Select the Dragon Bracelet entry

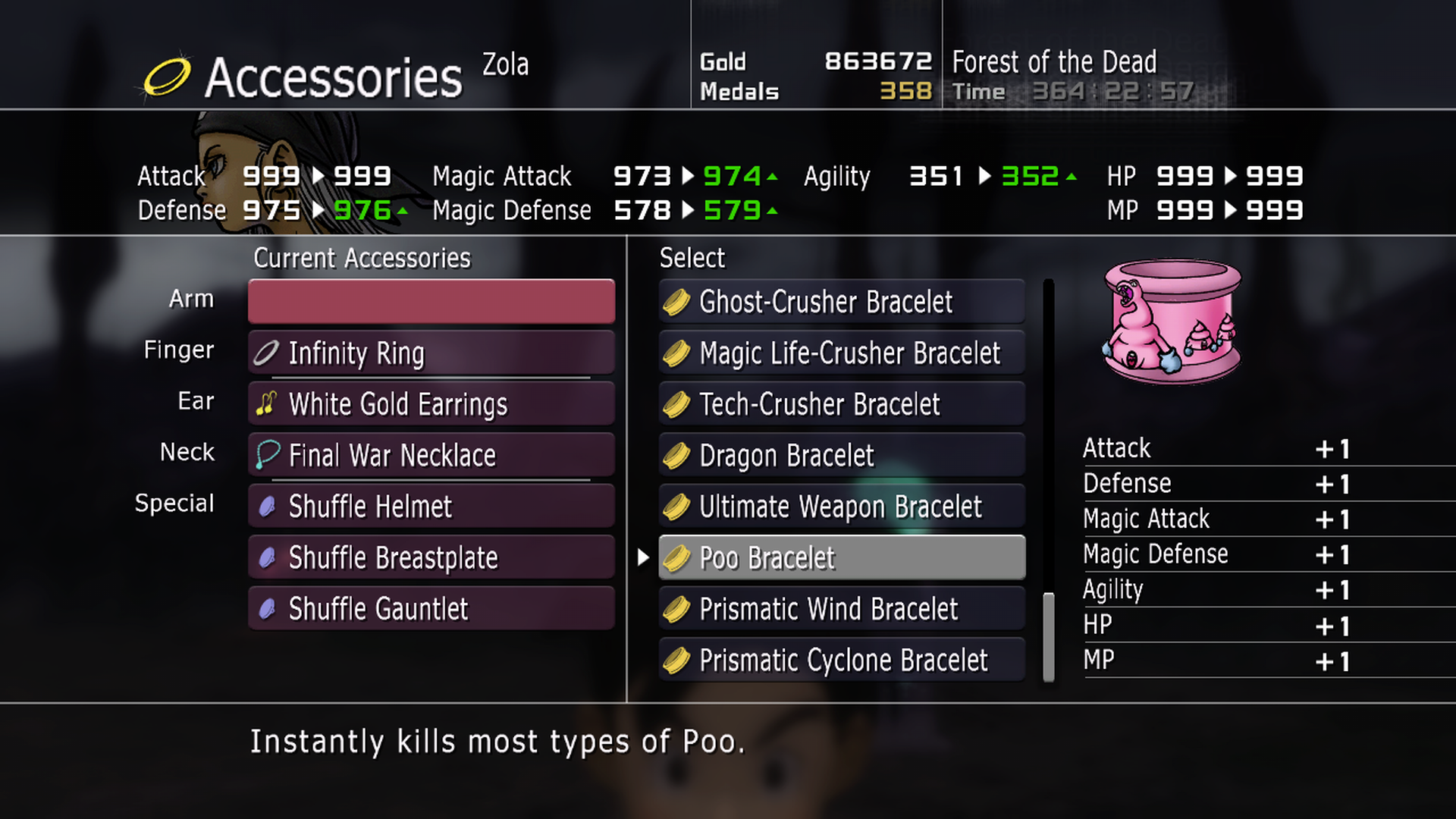pyautogui.click(x=842, y=455)
